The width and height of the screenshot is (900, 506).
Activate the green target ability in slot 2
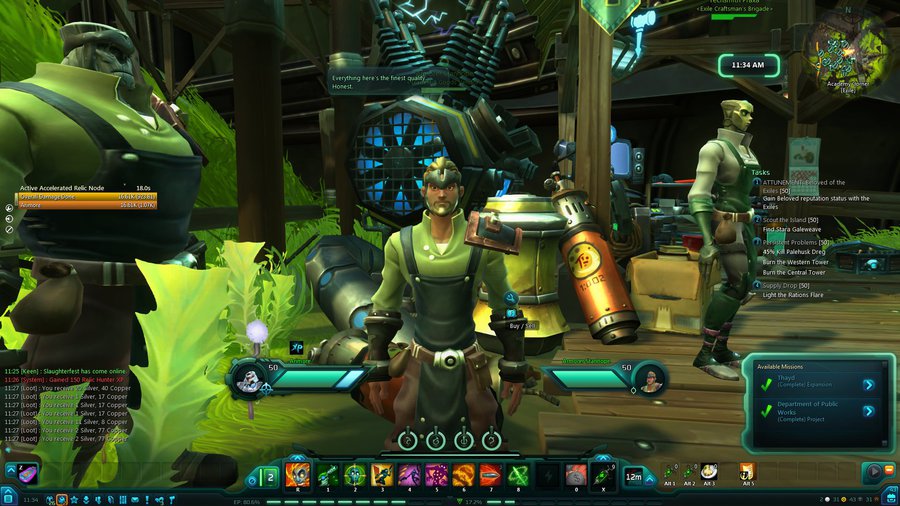(x=354, y=475)
